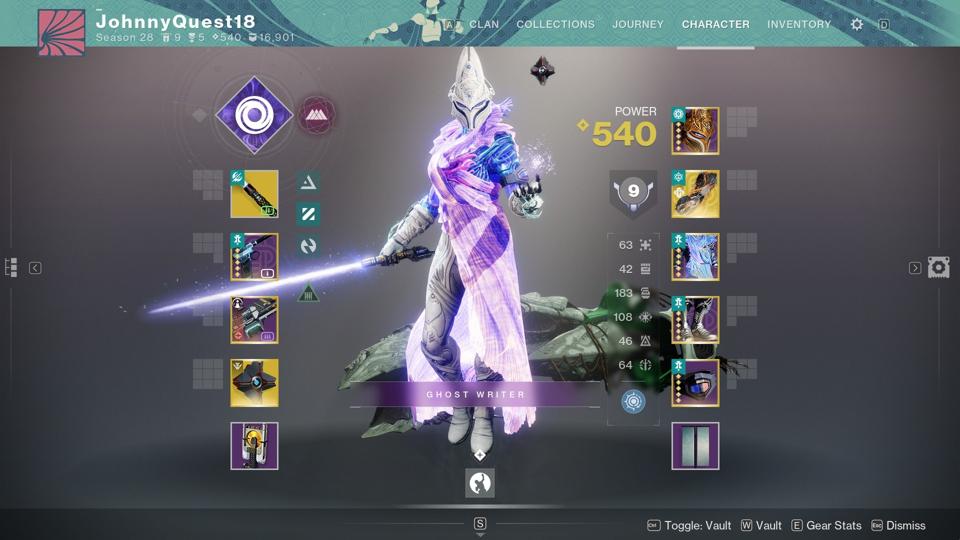This screenshot has height=540, width=960.
Task: Open the guardian rank 9 badge
Action: click(x=633, y=192)
